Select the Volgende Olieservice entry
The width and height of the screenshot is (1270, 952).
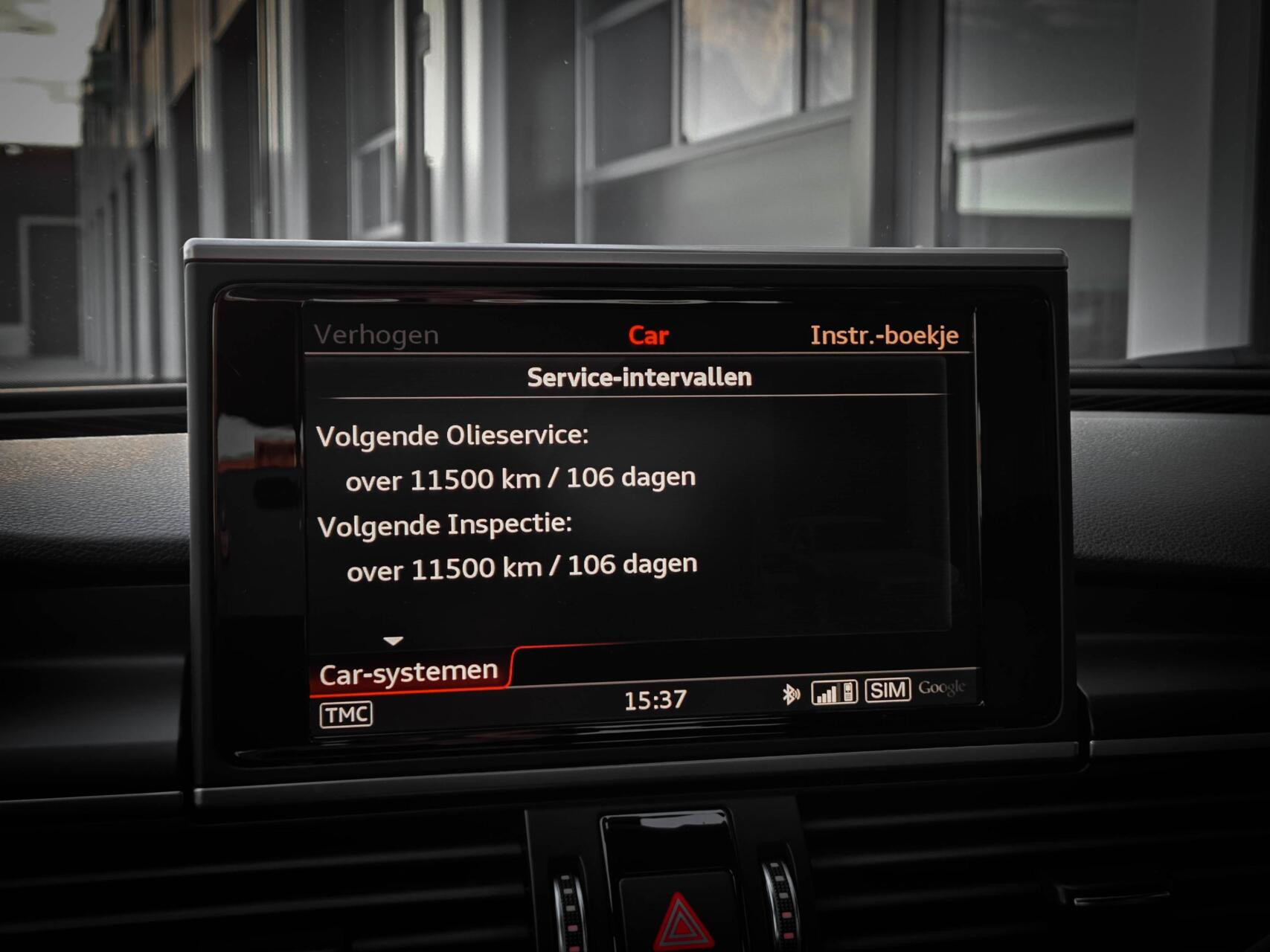click(x=452, y=437)
